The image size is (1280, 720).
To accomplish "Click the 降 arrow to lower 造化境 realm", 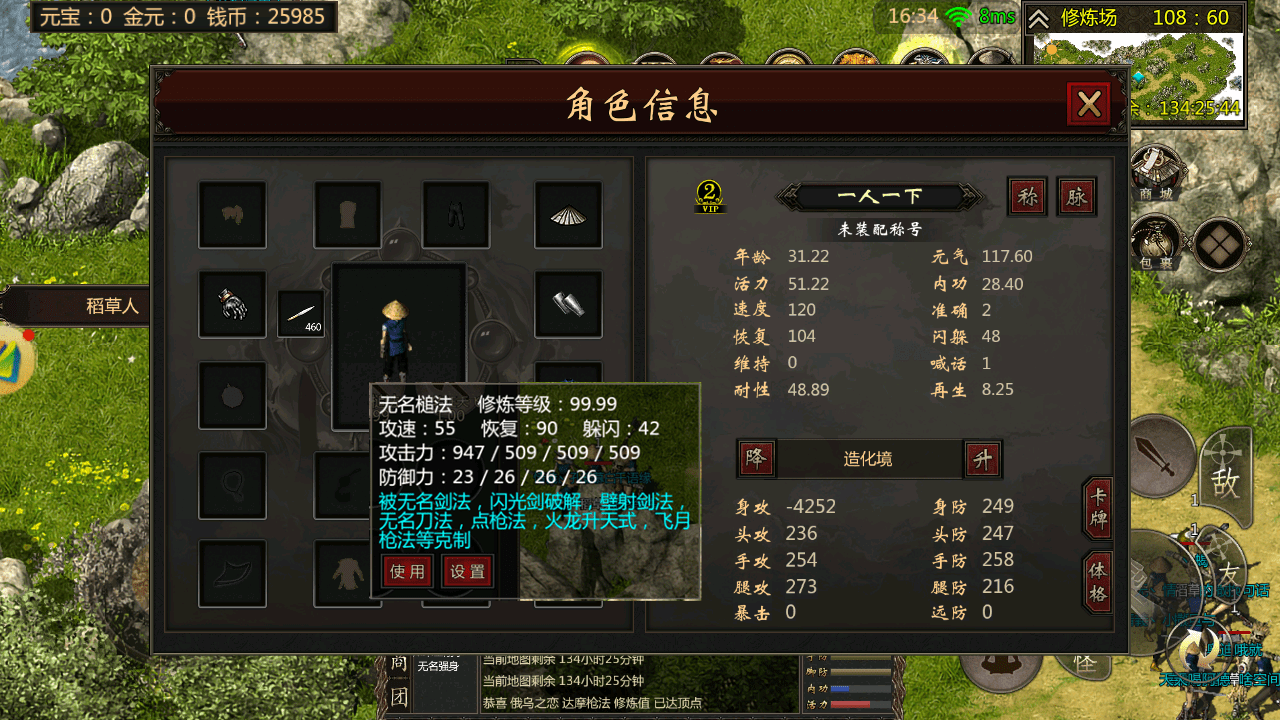I will (757, 459).
